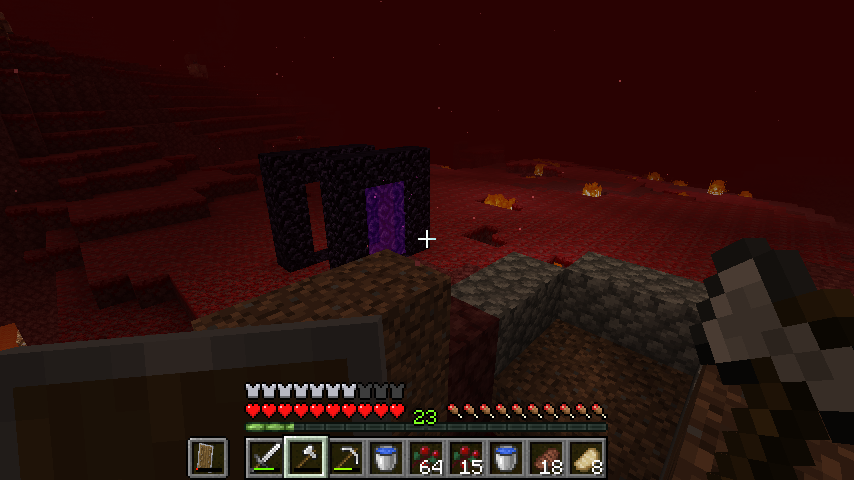Select the iron axe hotbar slot
This screenshot has width=854, height=480.
point(306,458)
